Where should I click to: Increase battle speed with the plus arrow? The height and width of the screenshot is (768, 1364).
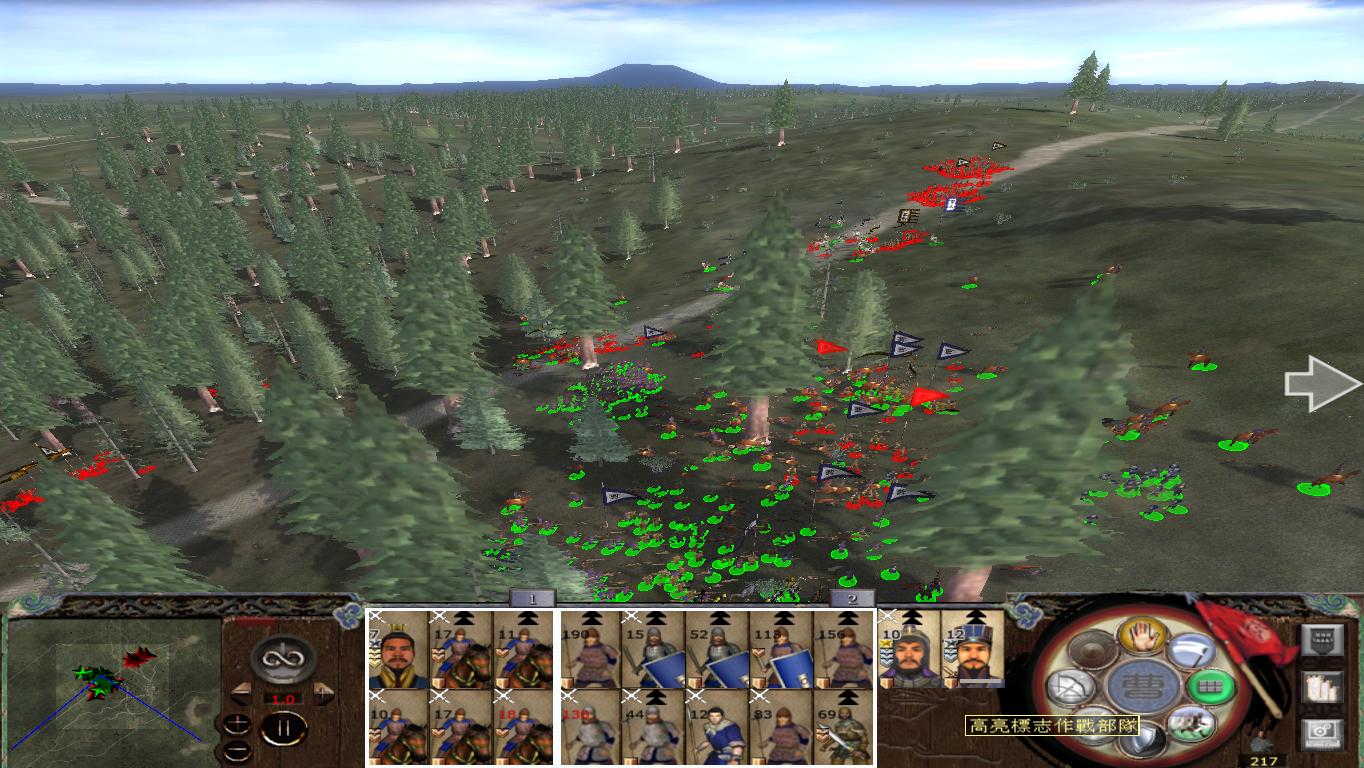324,692
